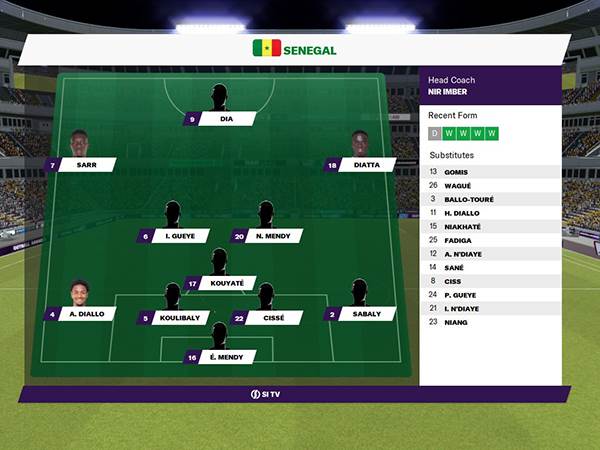The image size is (600, 450).
Task: Click the SI TV bar
Action: tap(293, 395)
